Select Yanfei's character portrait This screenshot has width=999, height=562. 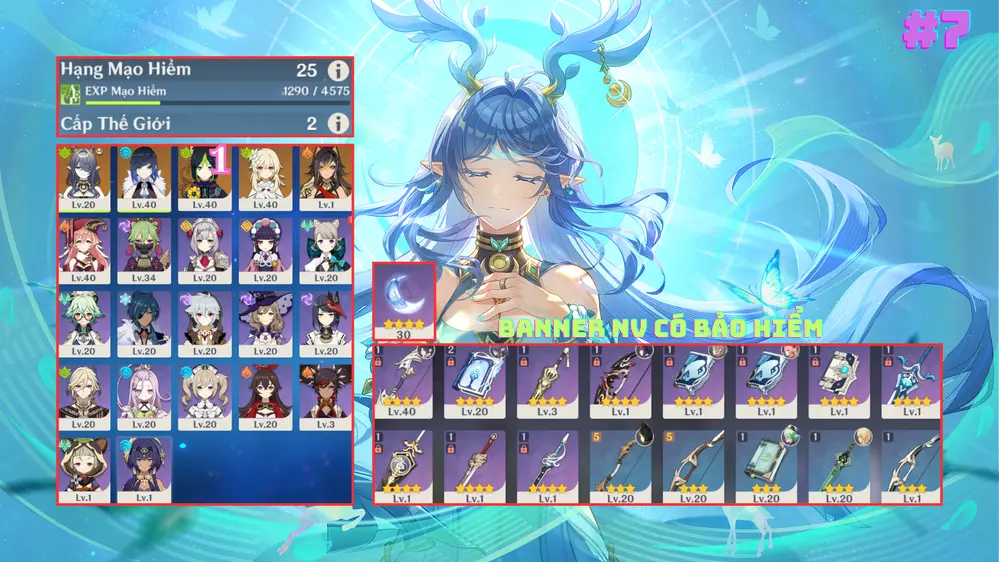tap(86, 250)
